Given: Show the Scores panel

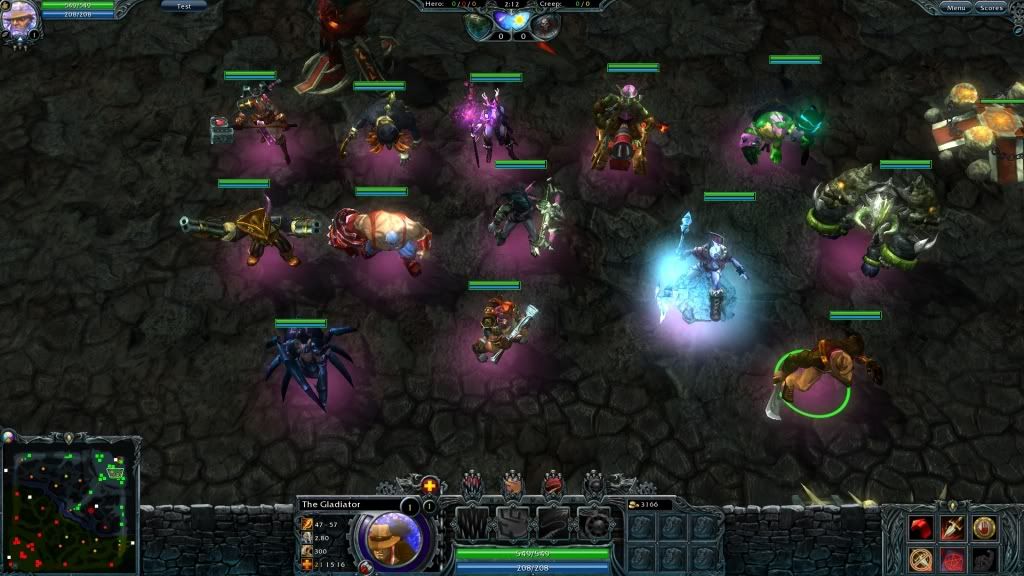Looking at the screenshot, I should (x=990, y=7).
